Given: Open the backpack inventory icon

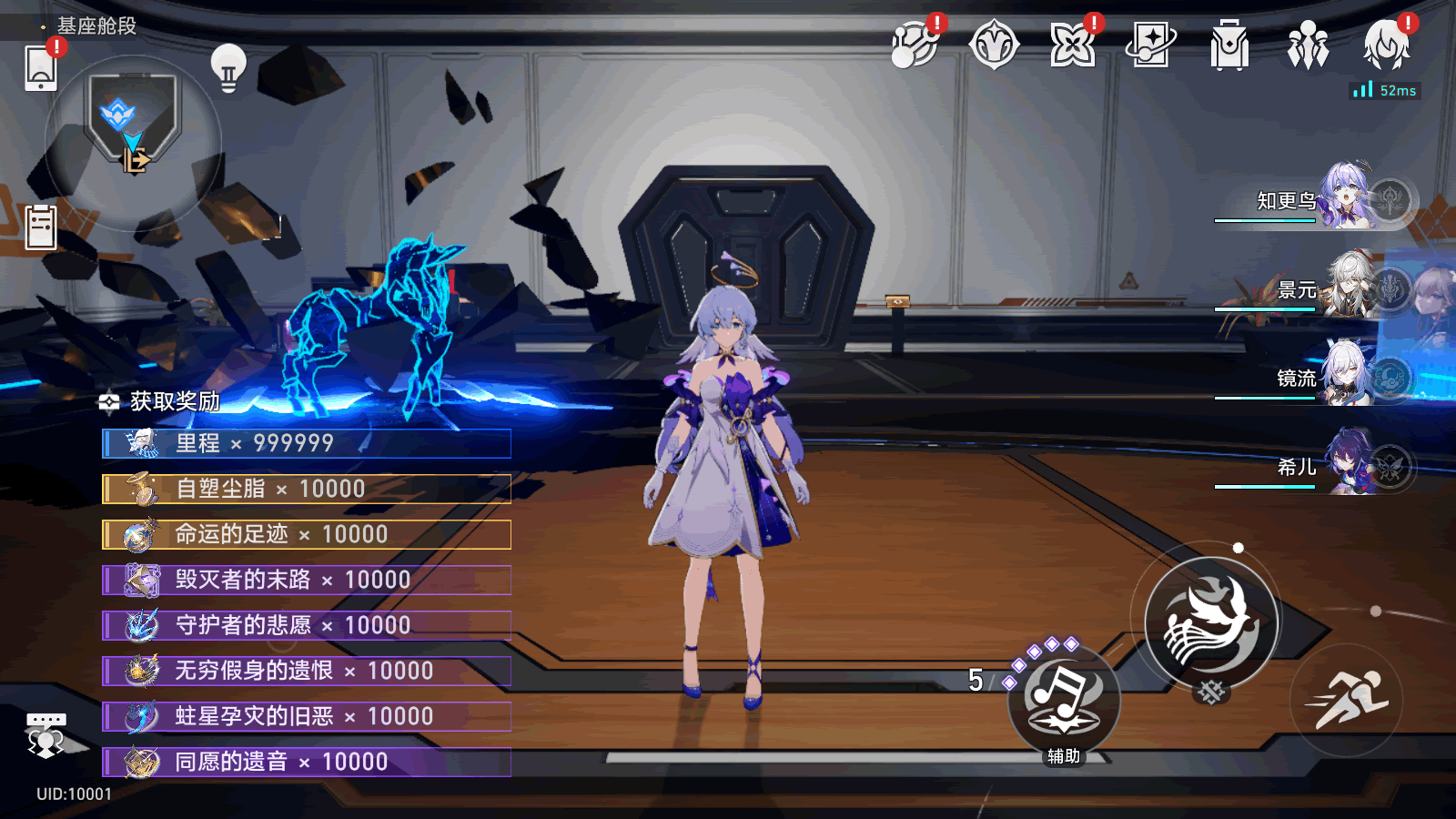Looking at the screenshot, I should (x=1229, y=45).
